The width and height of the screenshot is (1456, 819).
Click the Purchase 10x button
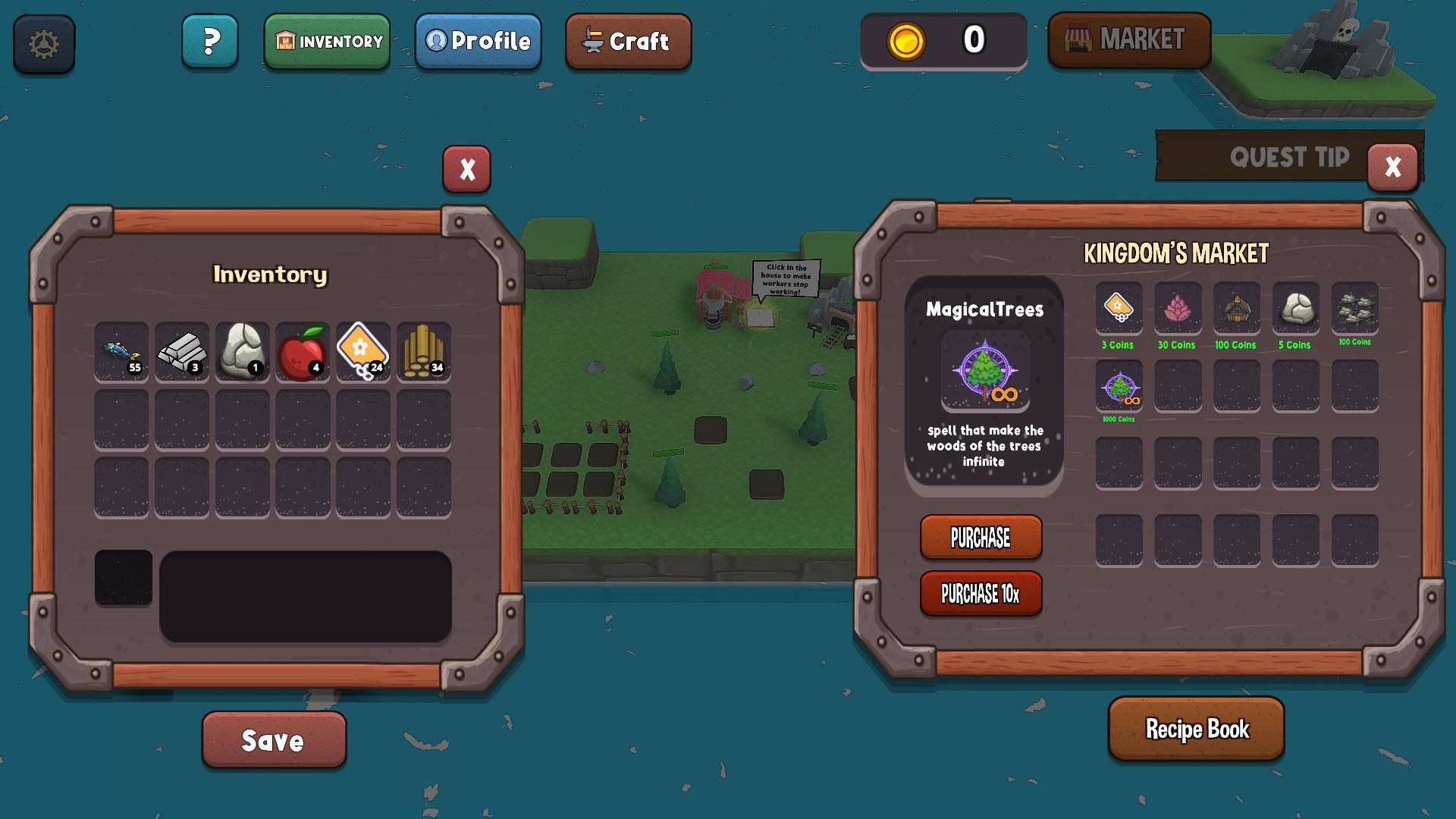[x=981, y=594]
